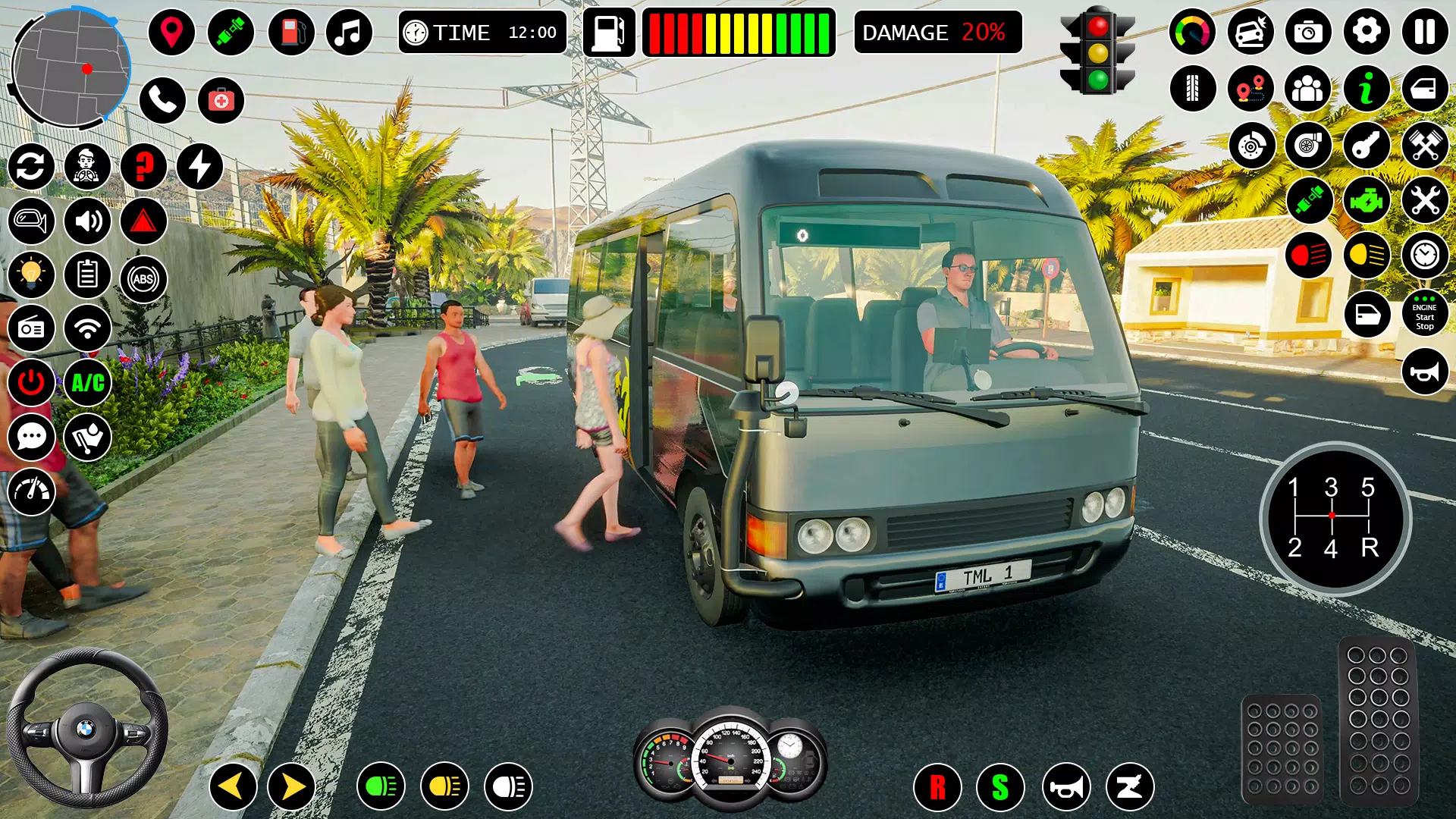Viewport: 1456px width, 819px height.
Task: Tap the red power button
Action: (31, 383)
